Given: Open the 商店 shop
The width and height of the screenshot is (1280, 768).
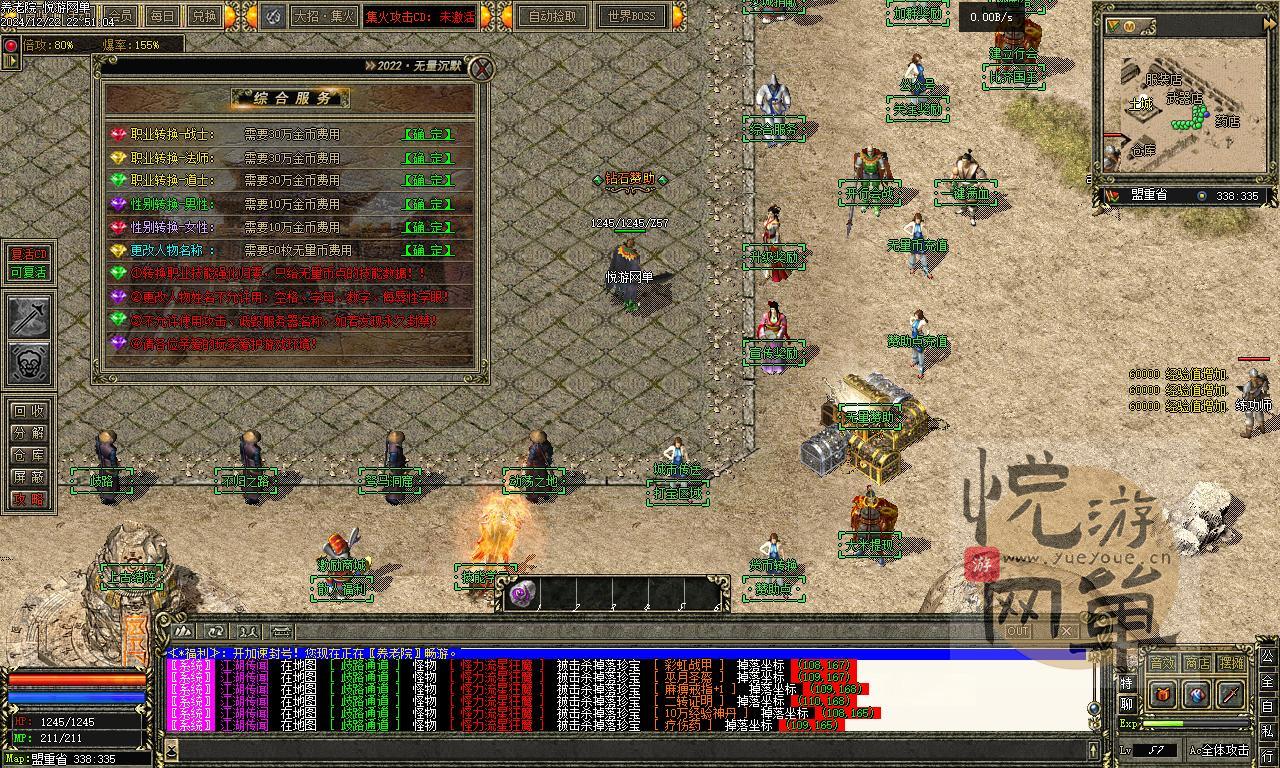Looking at the screenshot, I should click(x=1197, y=663).
